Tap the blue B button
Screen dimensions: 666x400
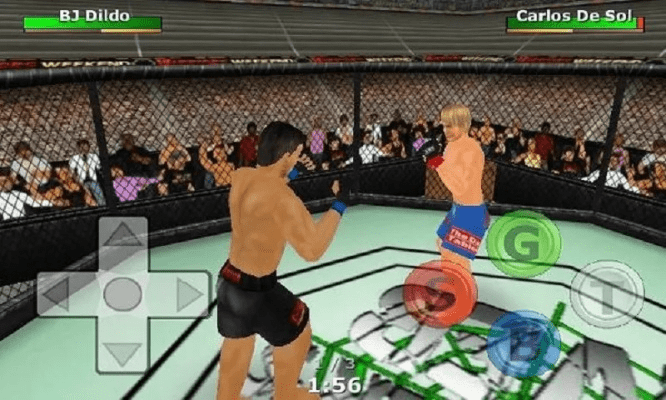click(x=523, y=344)
